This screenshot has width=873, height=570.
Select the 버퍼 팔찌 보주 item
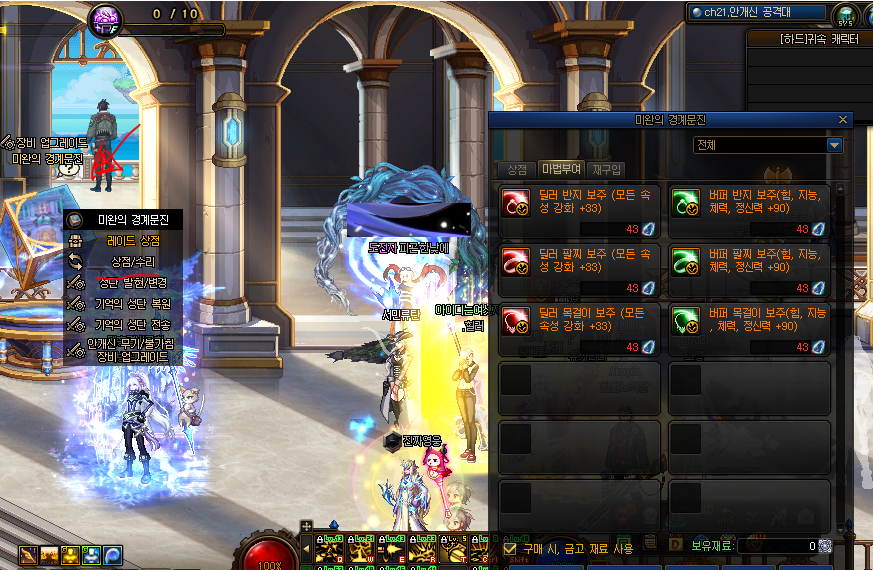point(749,270)
